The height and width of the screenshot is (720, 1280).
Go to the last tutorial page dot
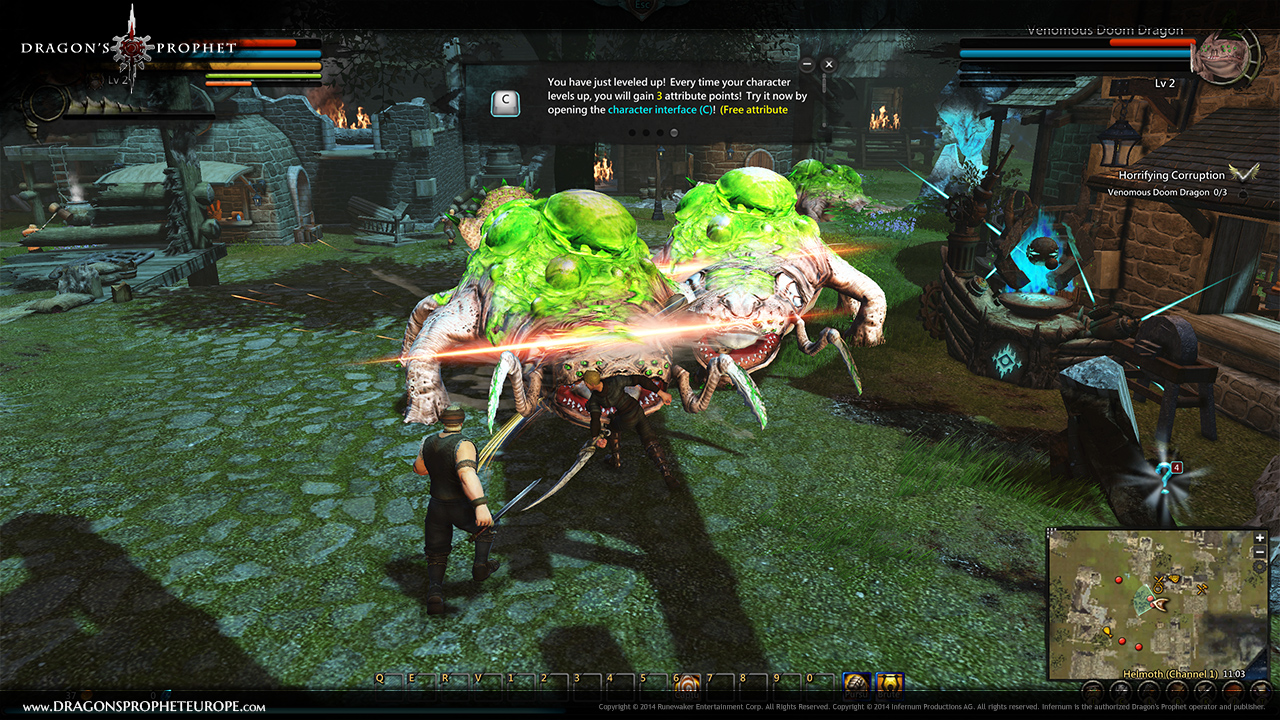pos(674,132)
